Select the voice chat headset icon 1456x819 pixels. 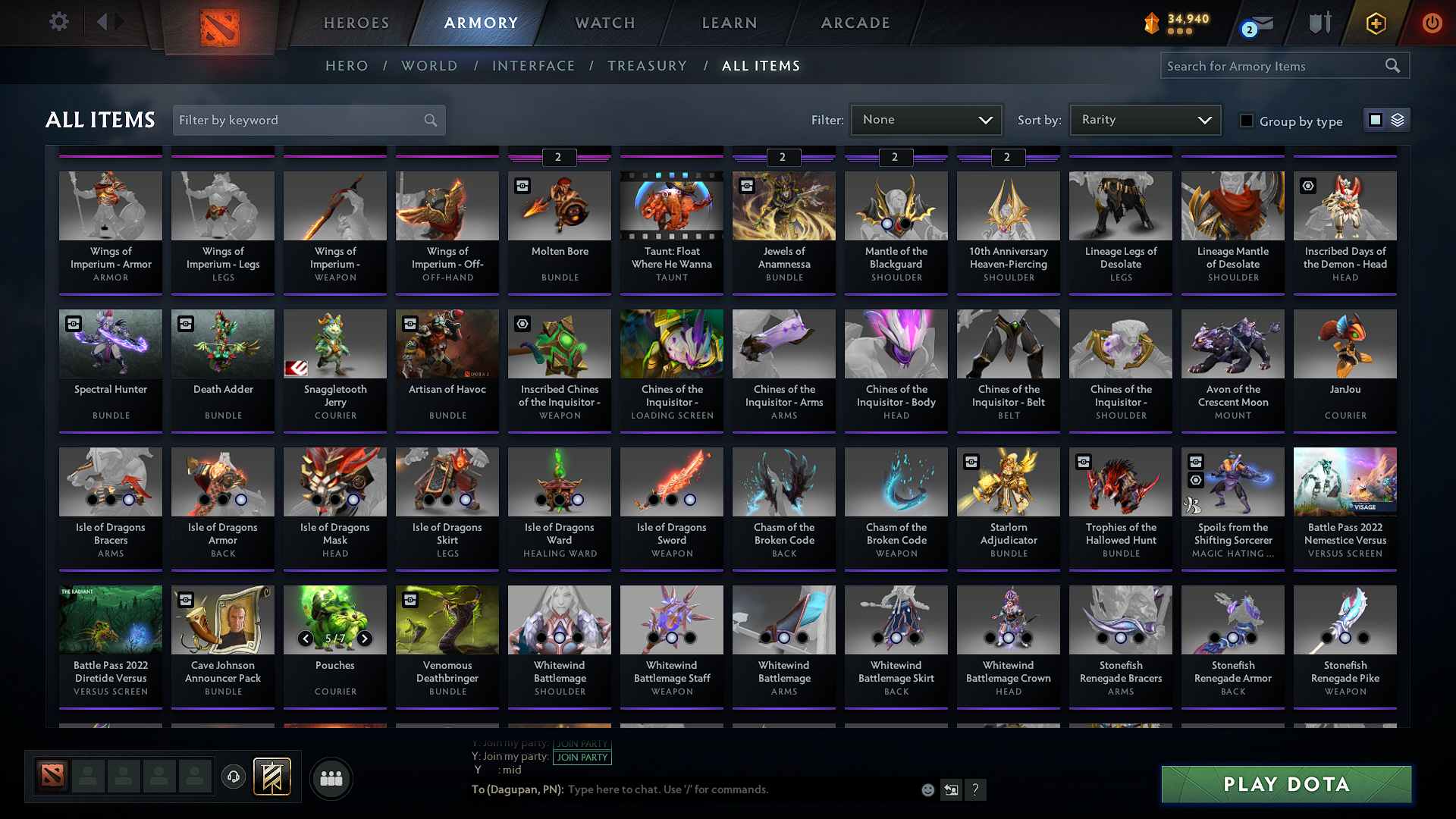(234, 777)
